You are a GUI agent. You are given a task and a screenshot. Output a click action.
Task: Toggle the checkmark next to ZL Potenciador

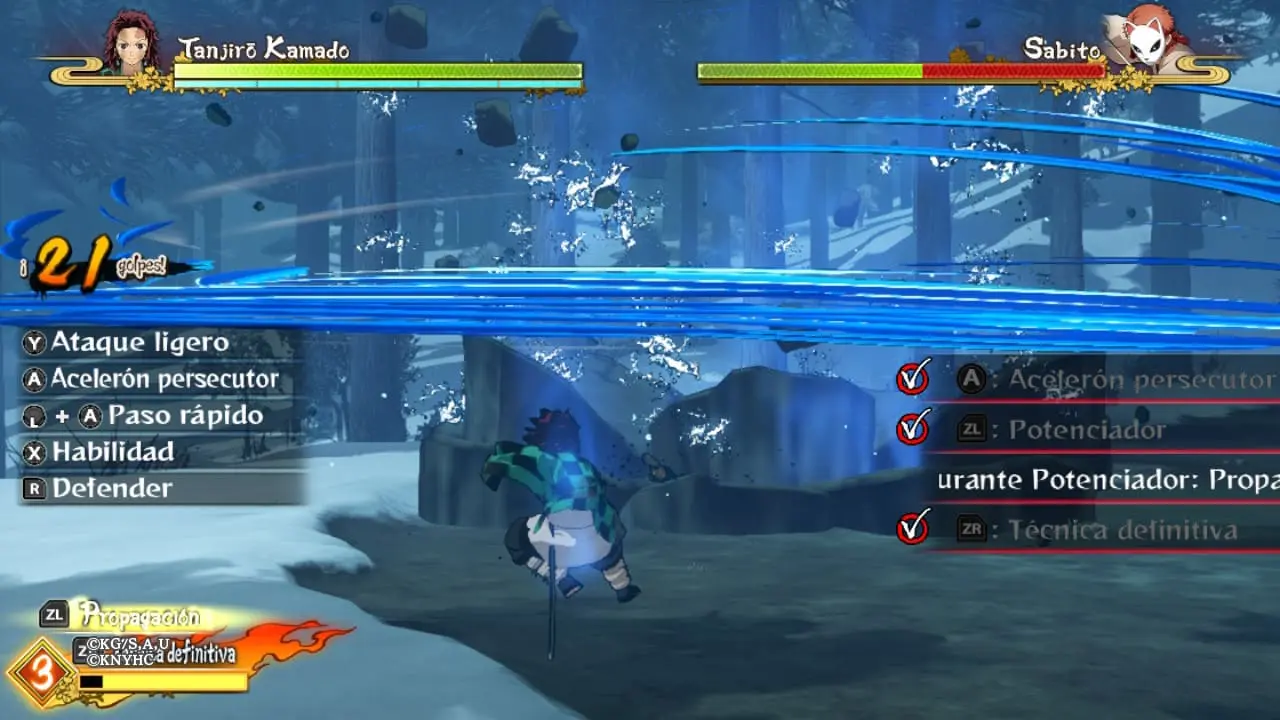[913, 428]
